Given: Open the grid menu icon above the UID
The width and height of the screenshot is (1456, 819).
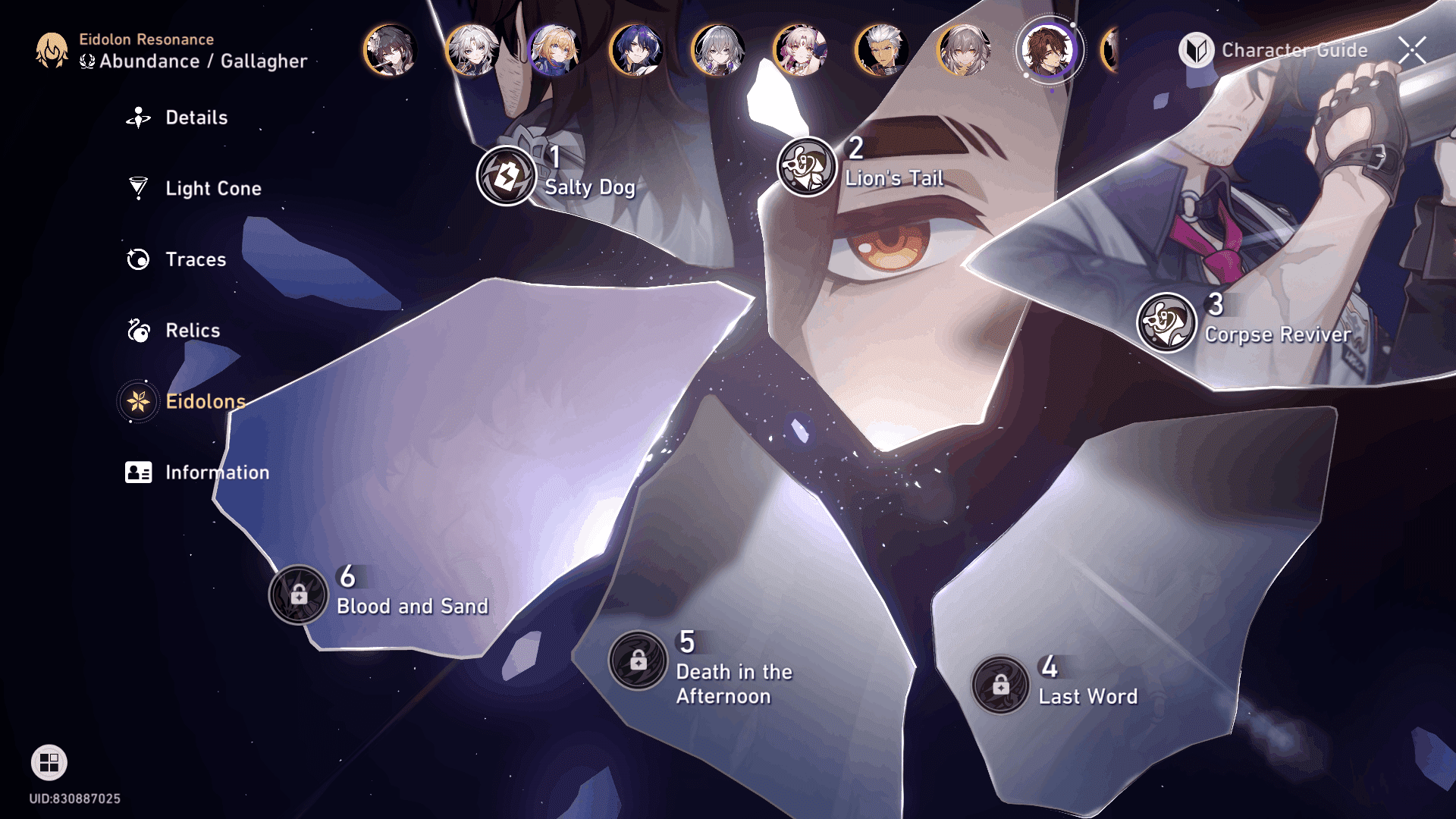Looking at the screenshot, I should (x=49, y=763).
